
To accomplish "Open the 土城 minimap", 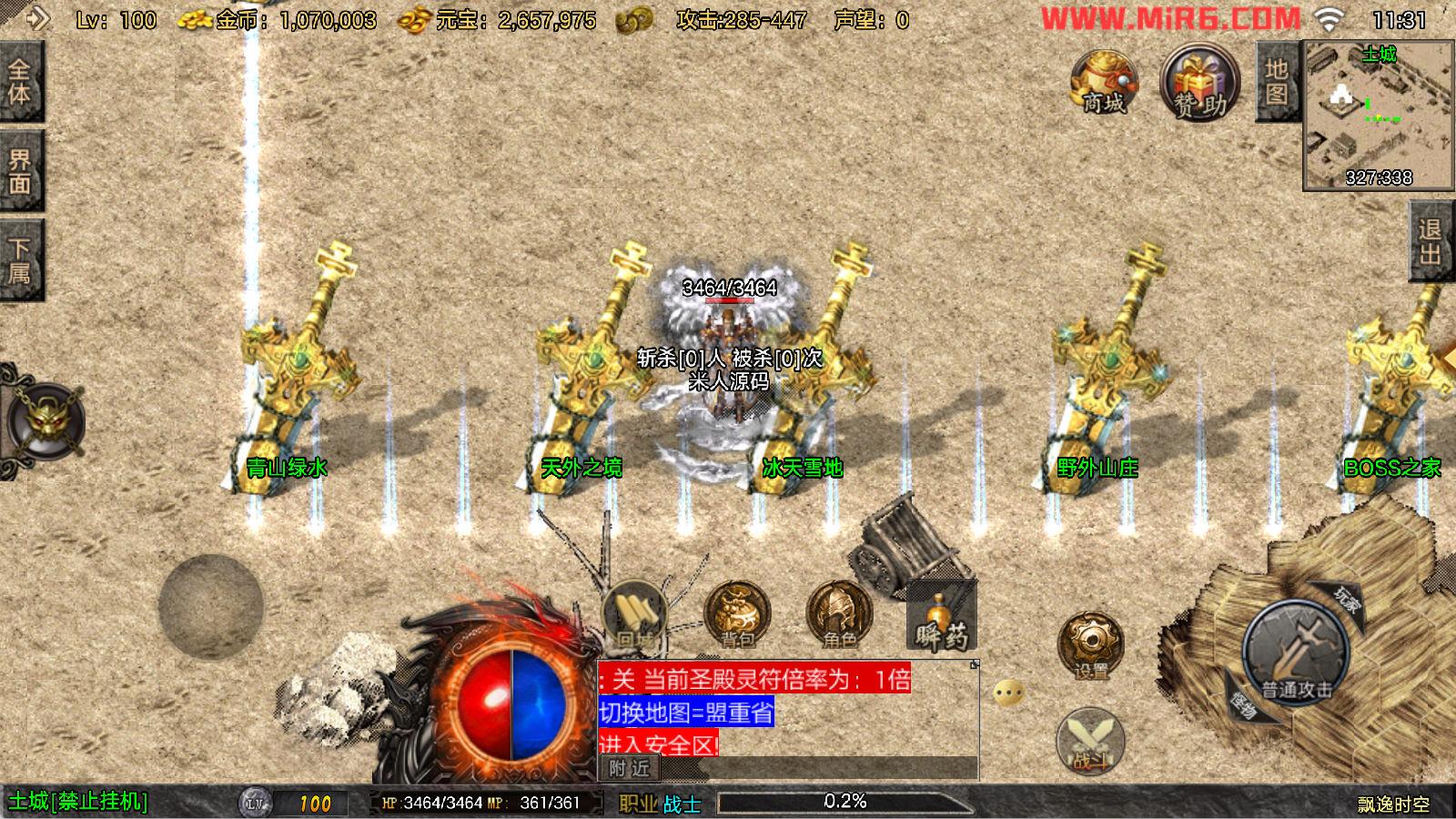I will pyautogui.click(x=1378, y=115).
